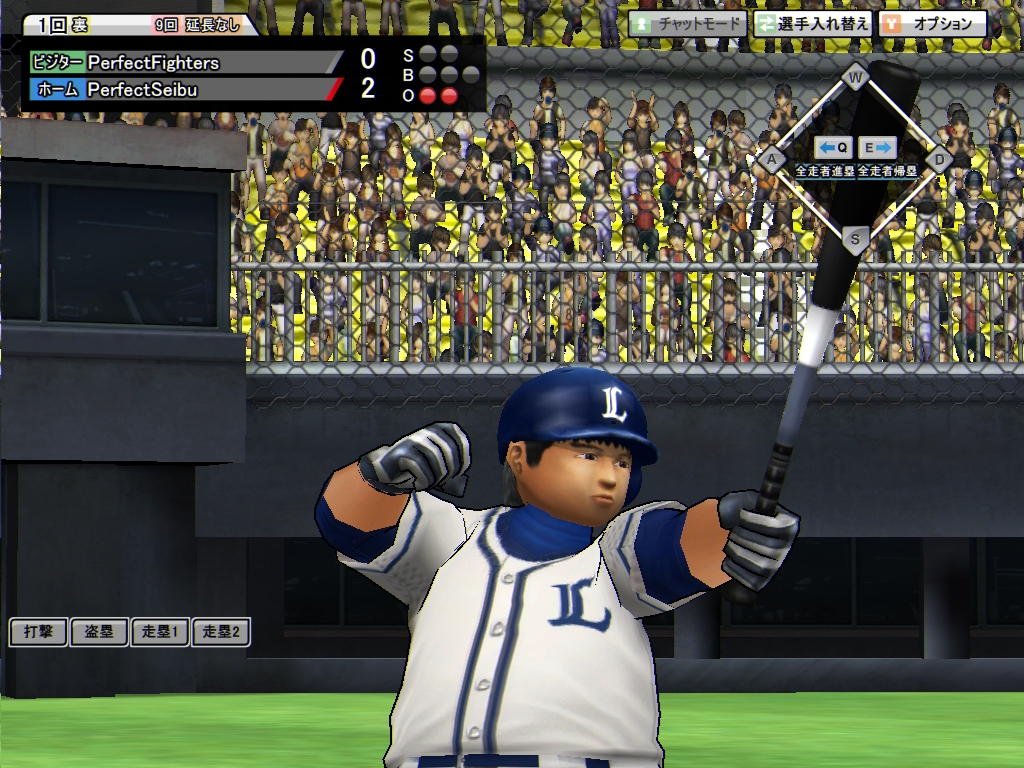This screenshot has width=1024, height=768.
Task: Open the チャットモード chat mode button
Action: coord(688,23)
